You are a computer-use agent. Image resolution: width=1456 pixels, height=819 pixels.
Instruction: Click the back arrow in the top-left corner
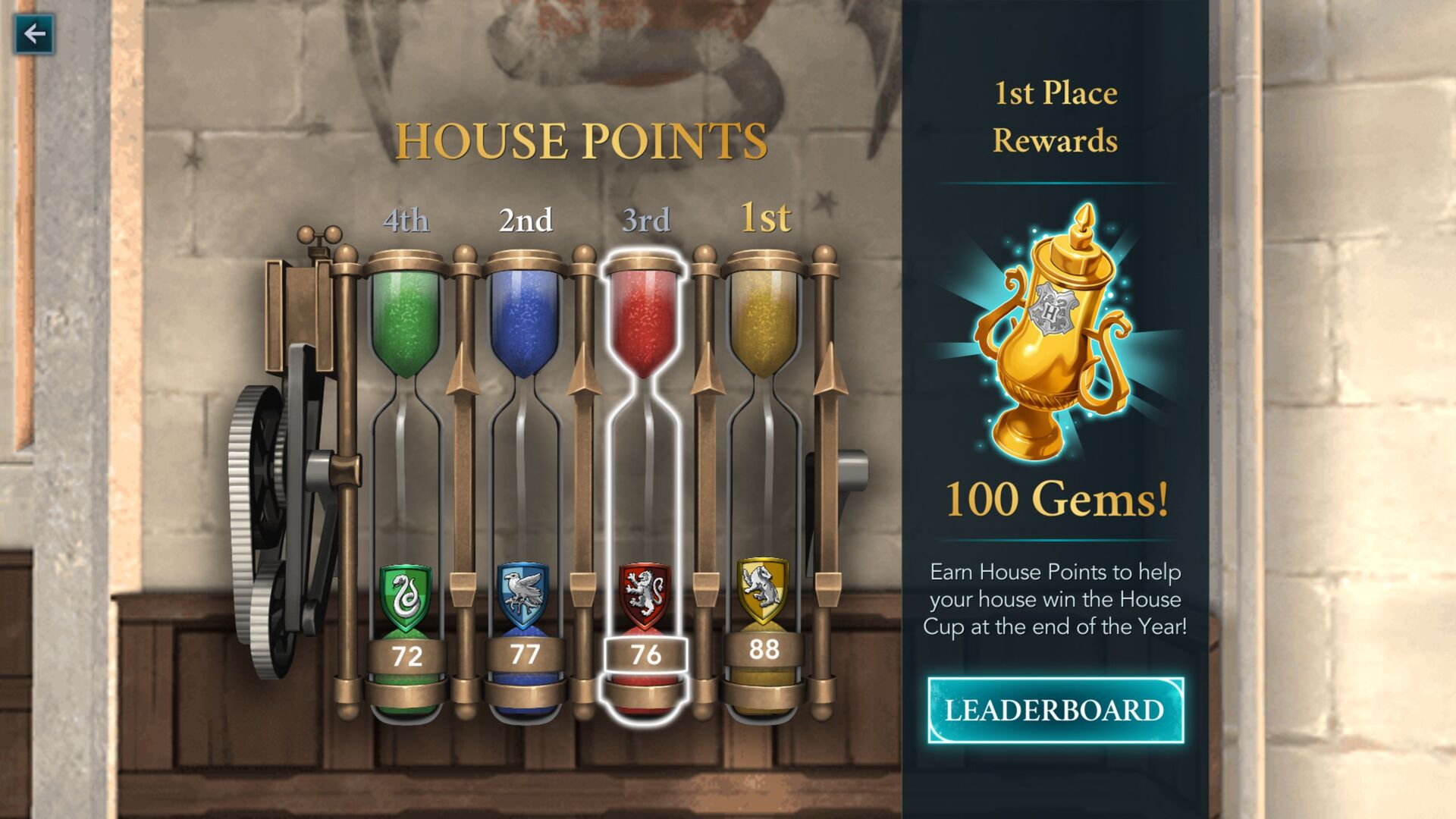(x=33, y=33)
